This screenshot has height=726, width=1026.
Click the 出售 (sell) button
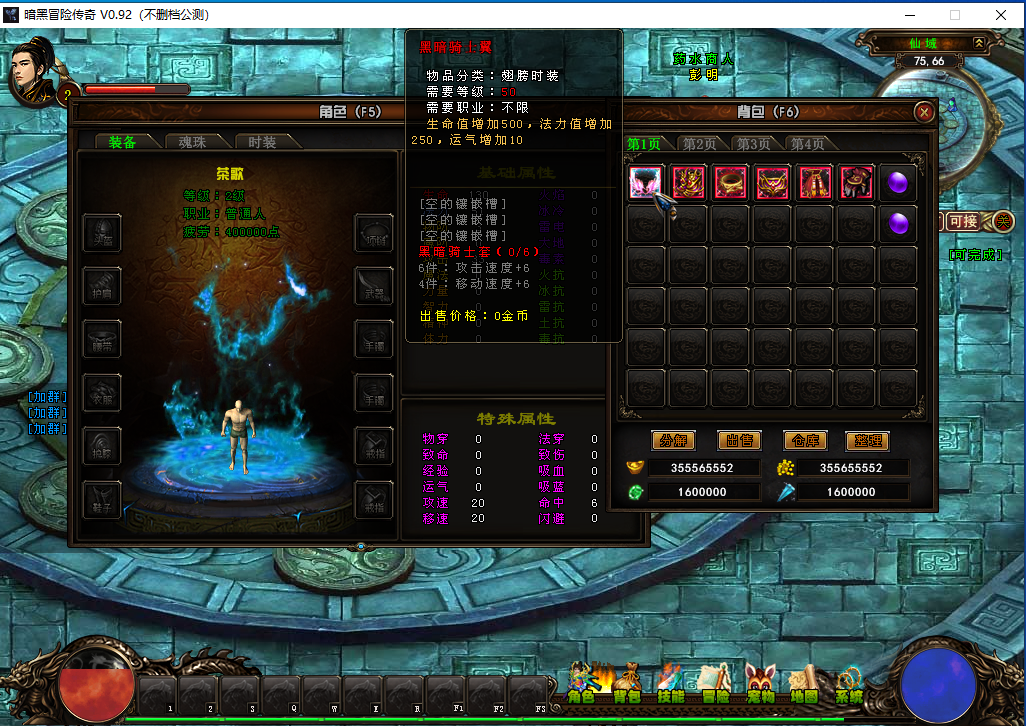click(x=739, y=440)
